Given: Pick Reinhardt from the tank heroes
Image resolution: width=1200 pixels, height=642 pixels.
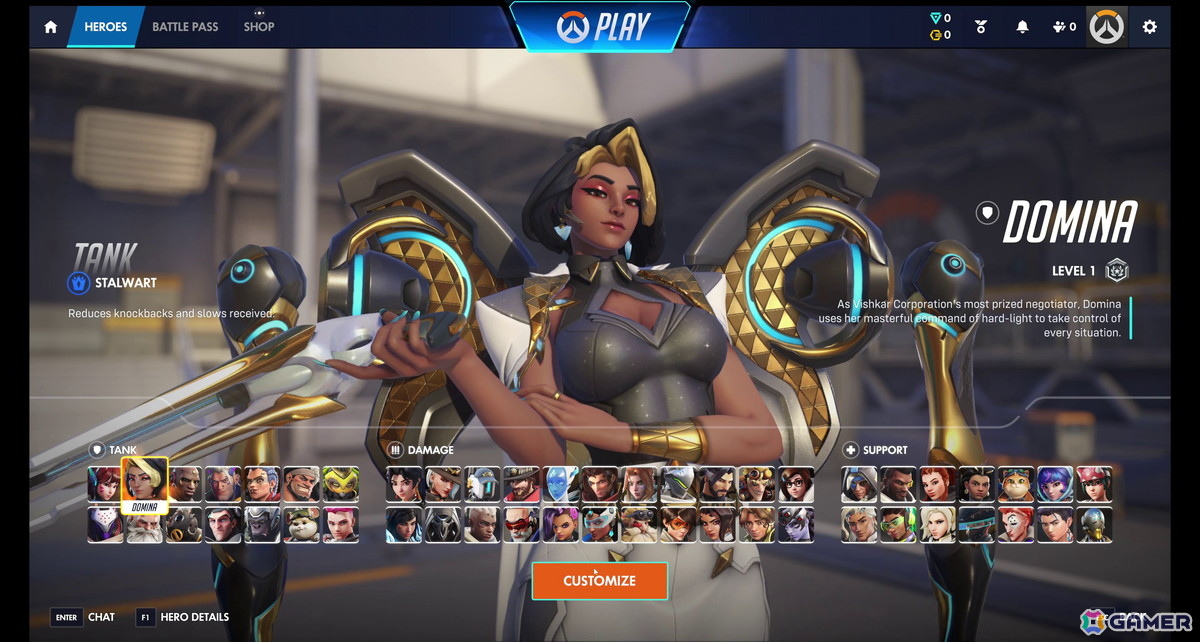Looking at the screenshot, I should [145, 524].
